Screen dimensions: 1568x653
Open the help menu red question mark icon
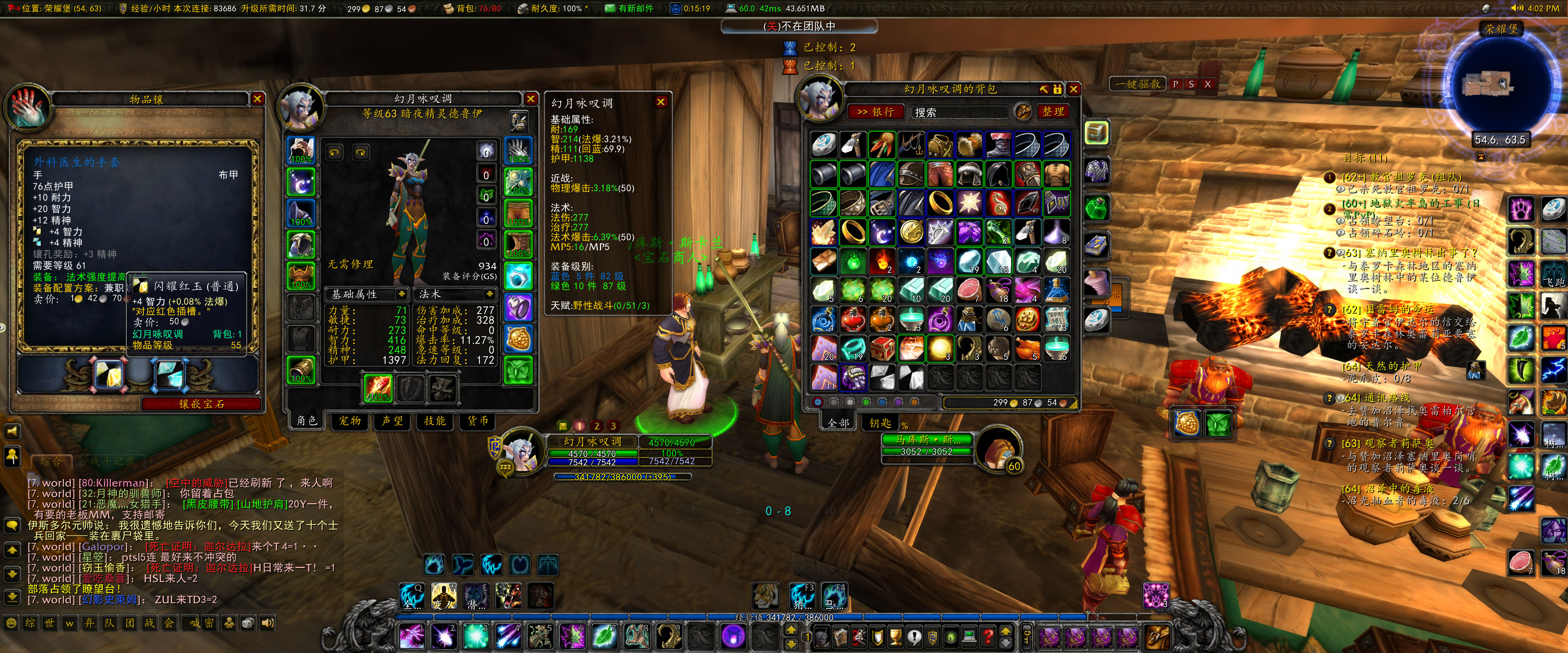coord(989,637)
